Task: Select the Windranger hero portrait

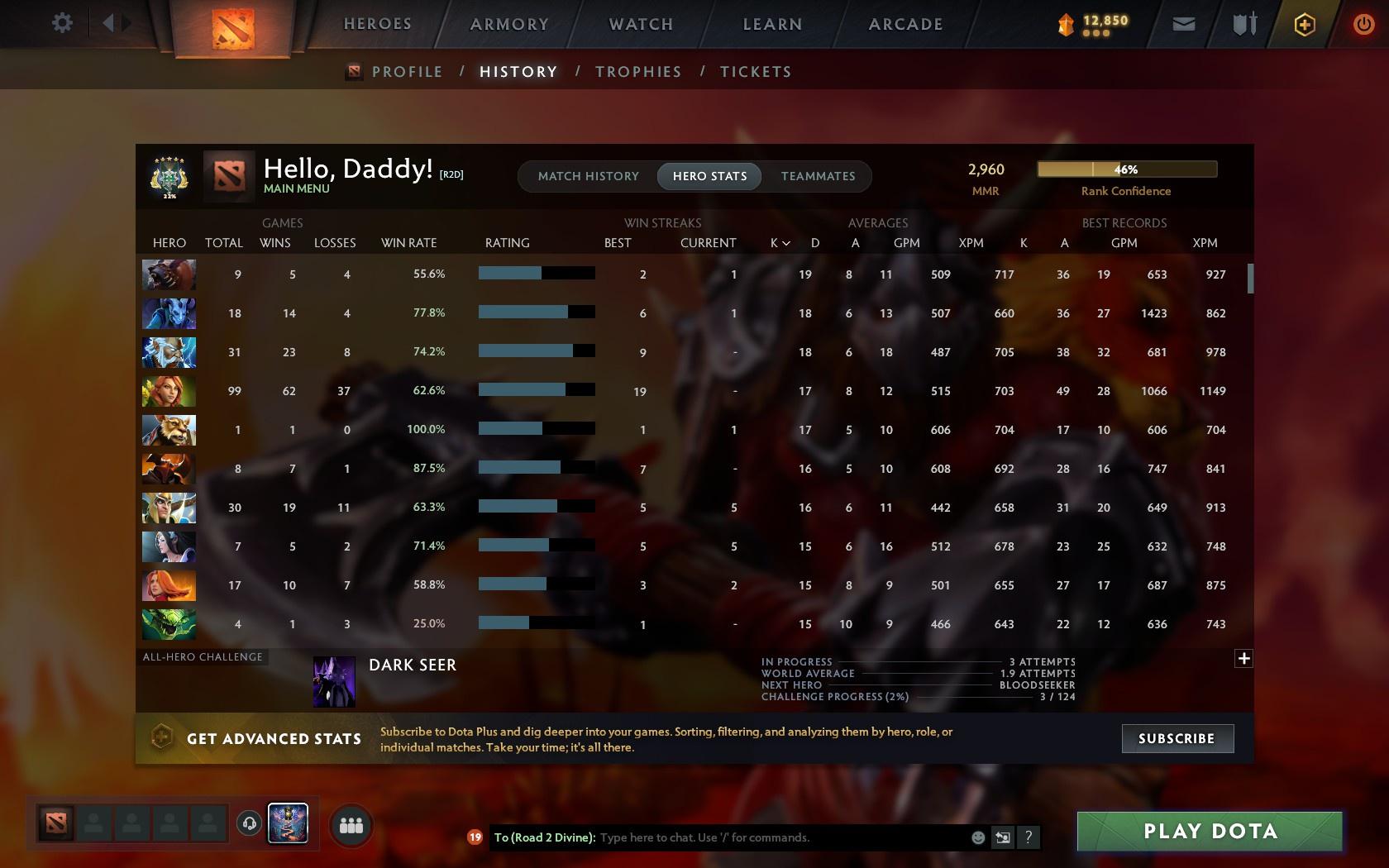Action: click(169, 391)
